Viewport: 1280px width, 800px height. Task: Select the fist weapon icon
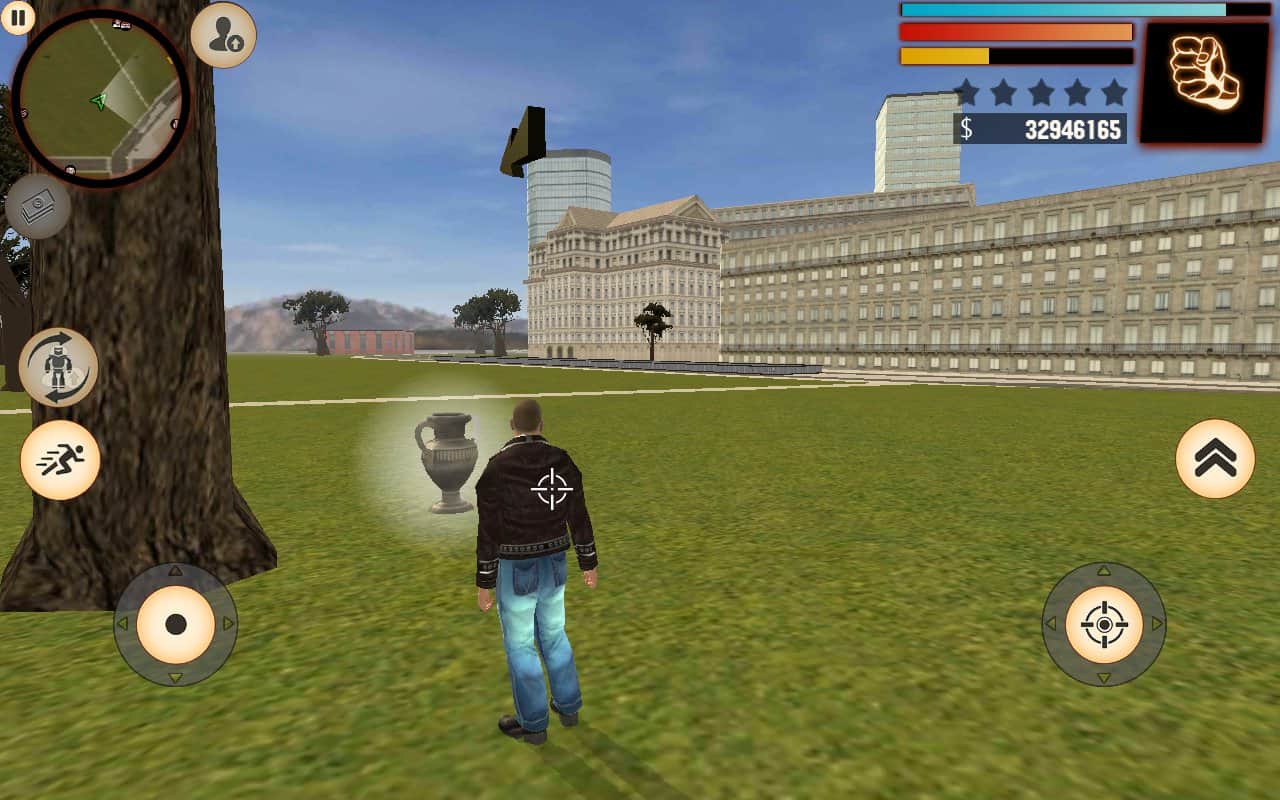tap(1204, 82)
